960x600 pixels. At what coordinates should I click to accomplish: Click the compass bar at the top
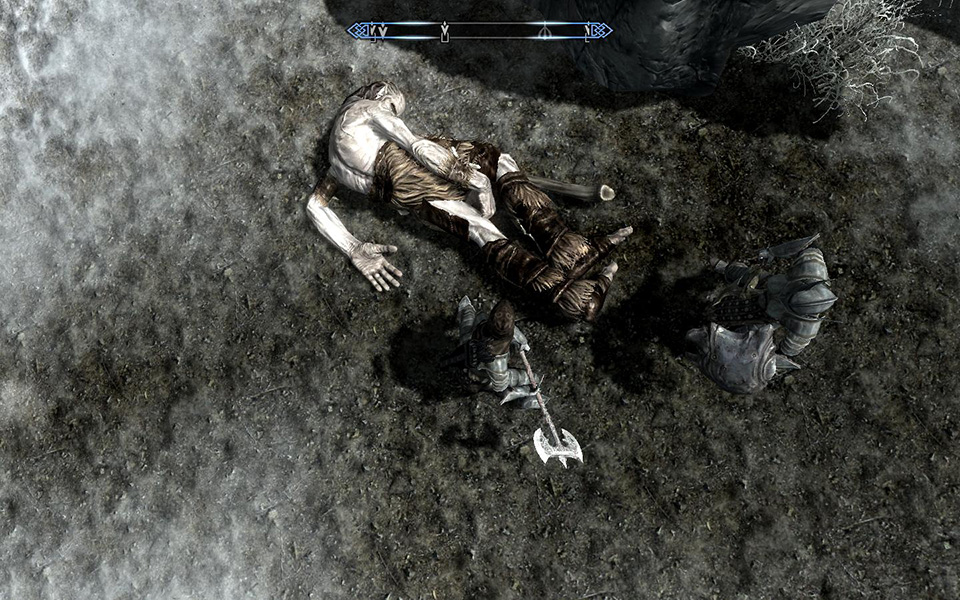479,31
